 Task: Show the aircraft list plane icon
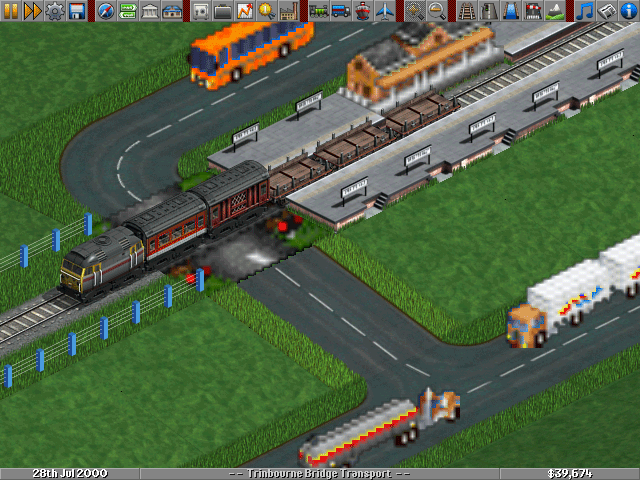[384, 11]
